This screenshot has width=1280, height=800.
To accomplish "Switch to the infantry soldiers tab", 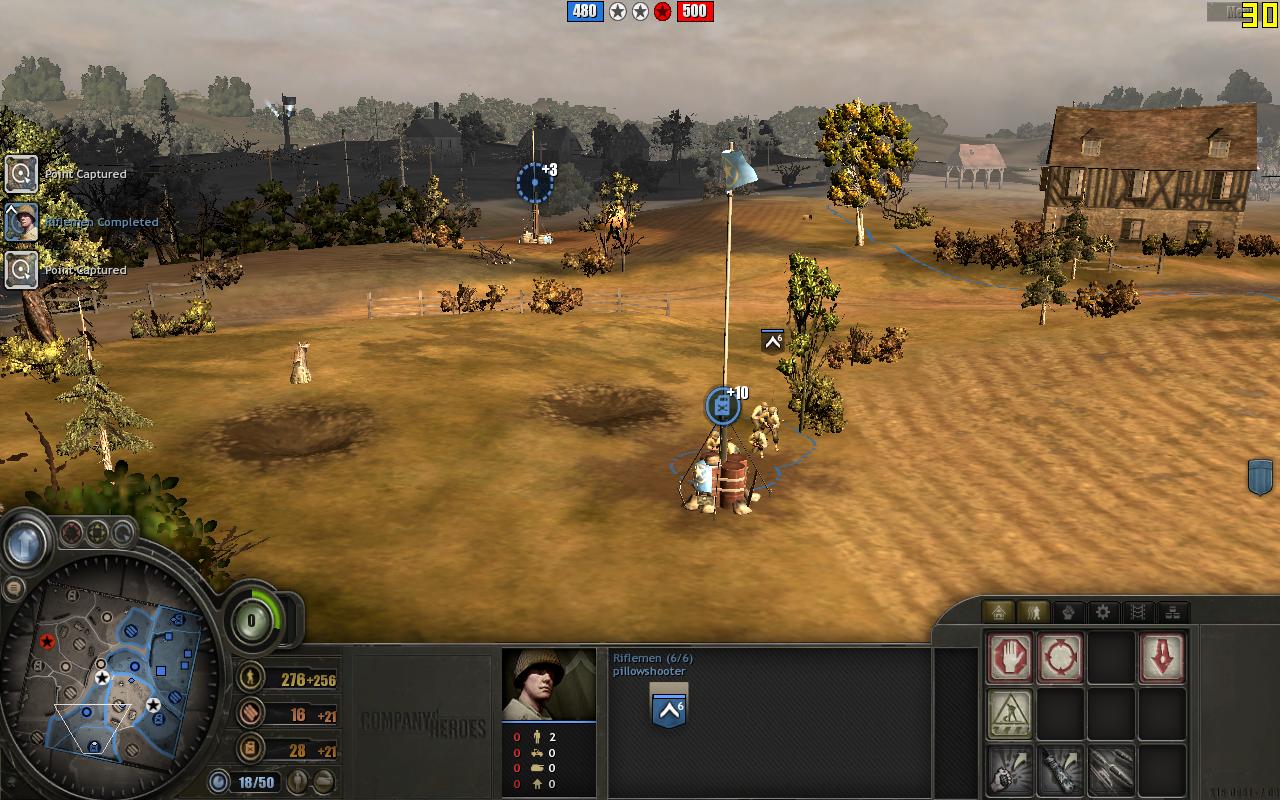I will [x=1033, y=612].
